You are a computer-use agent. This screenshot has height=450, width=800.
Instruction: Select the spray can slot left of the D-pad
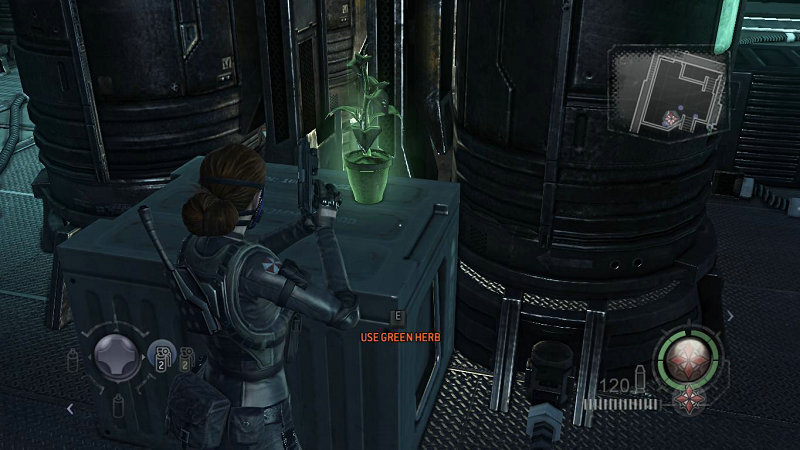73,359
